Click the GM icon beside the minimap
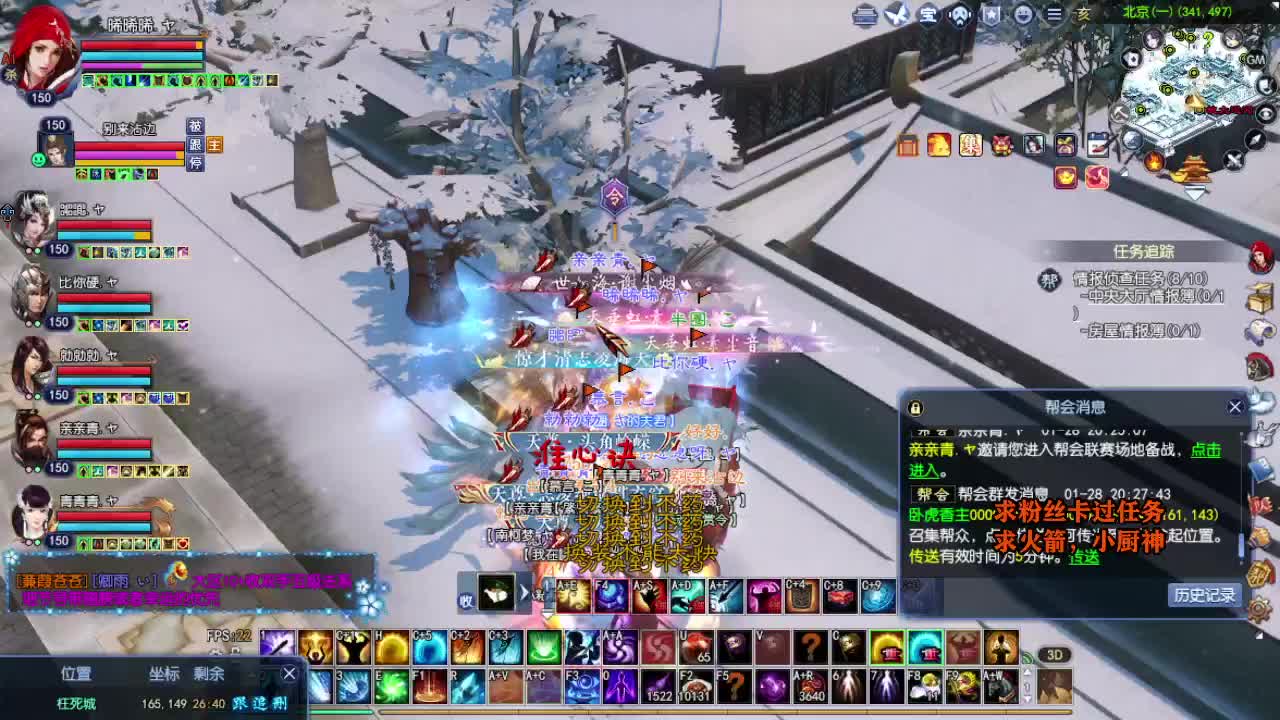Screen dimensions: 1280x720 coord(1253,58)
